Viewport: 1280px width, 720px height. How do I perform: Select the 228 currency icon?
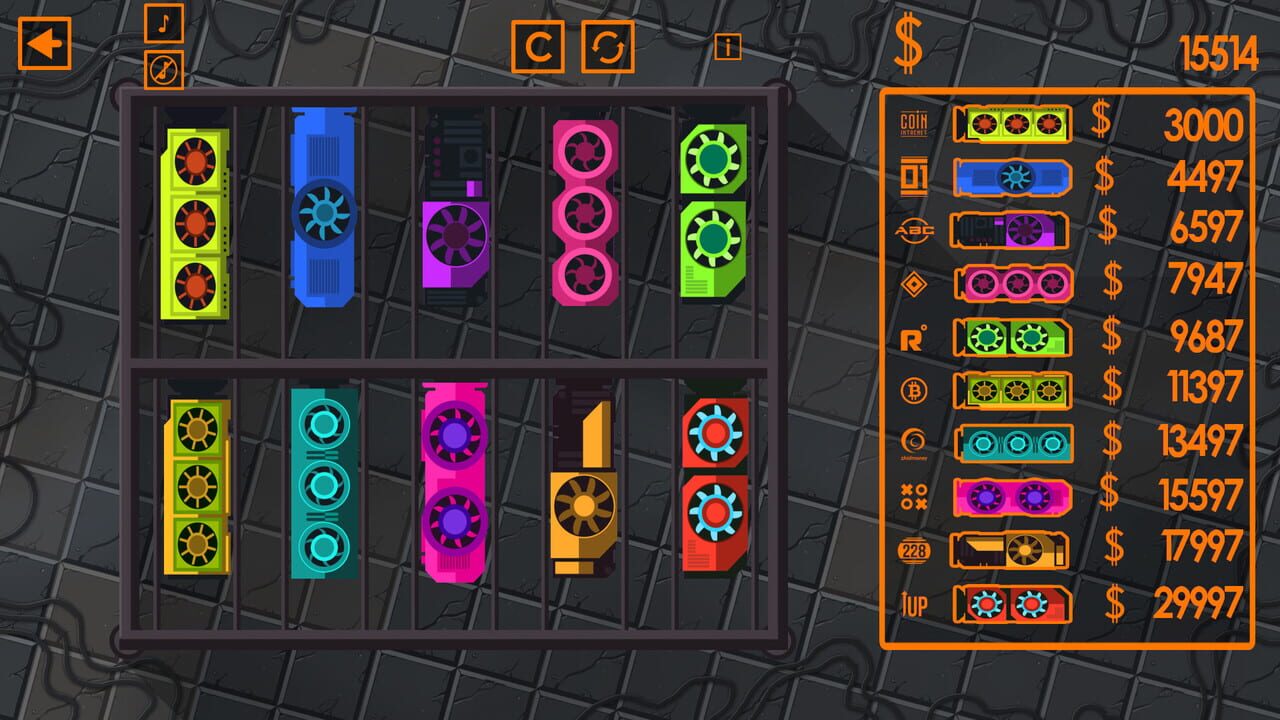pyautogui.click(x=915, y=550)
